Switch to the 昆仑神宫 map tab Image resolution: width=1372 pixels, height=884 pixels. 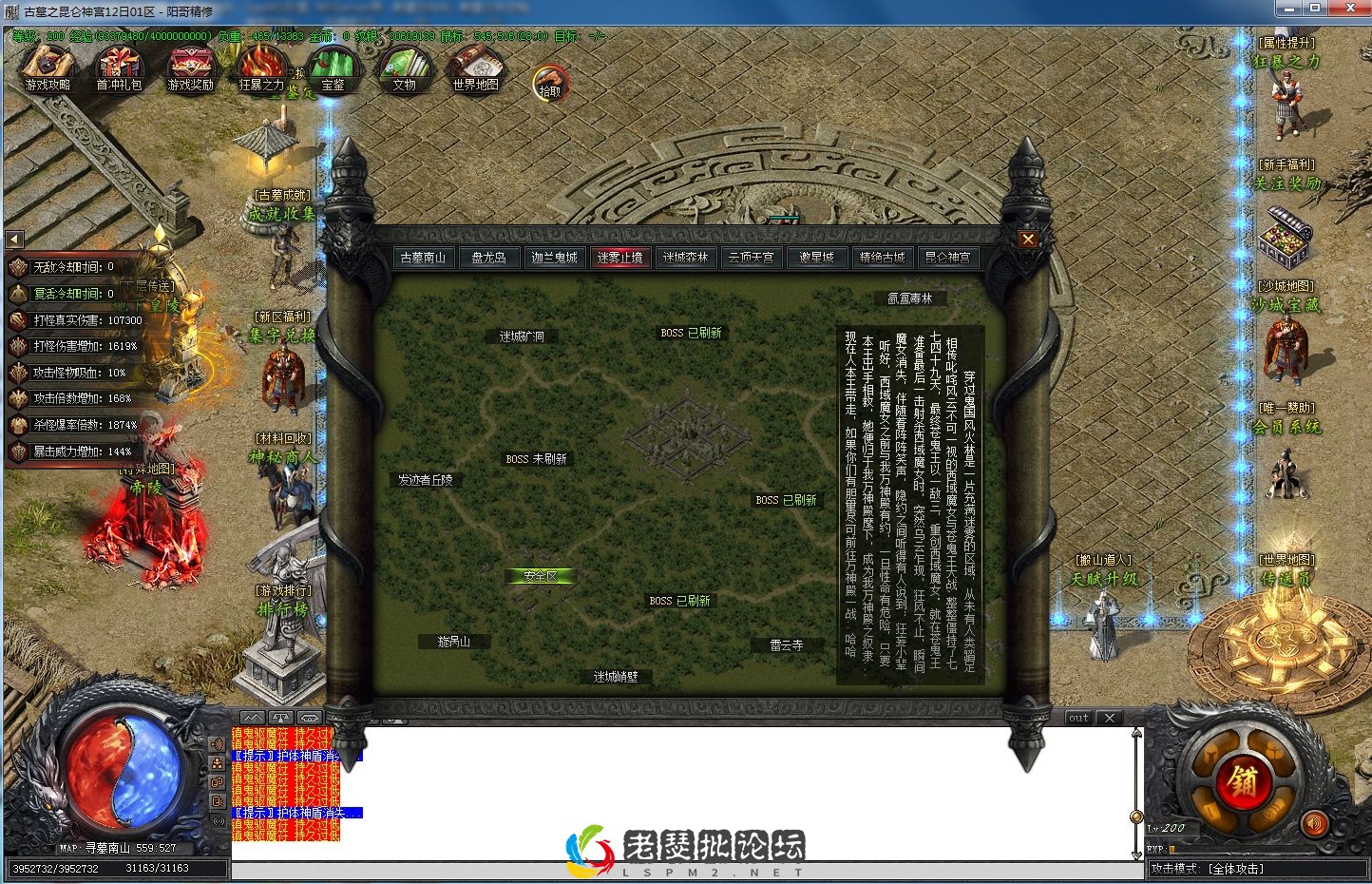947,257
